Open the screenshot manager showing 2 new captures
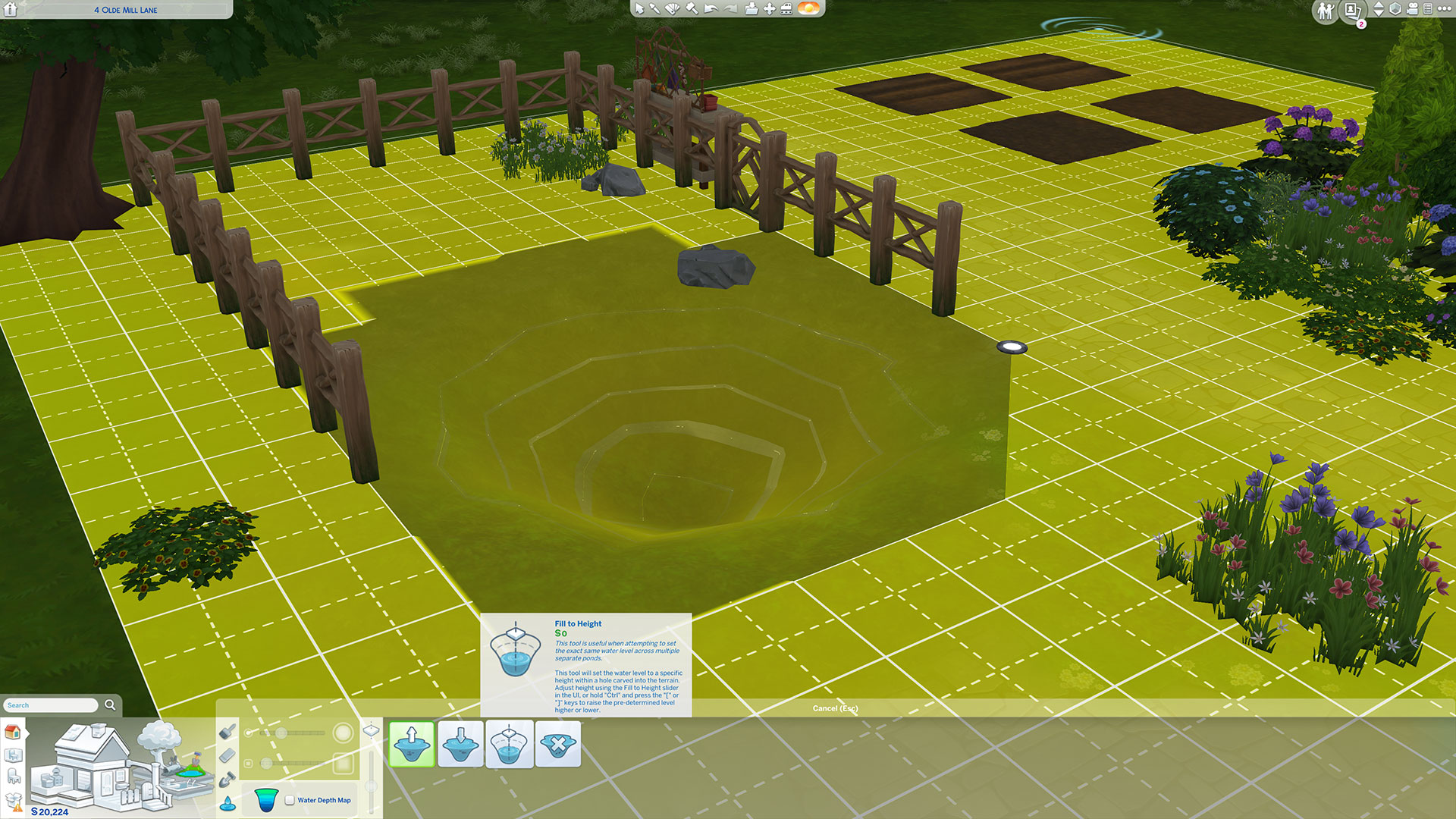Viewport: 1456px width, 819px height. coord(1352,11)
